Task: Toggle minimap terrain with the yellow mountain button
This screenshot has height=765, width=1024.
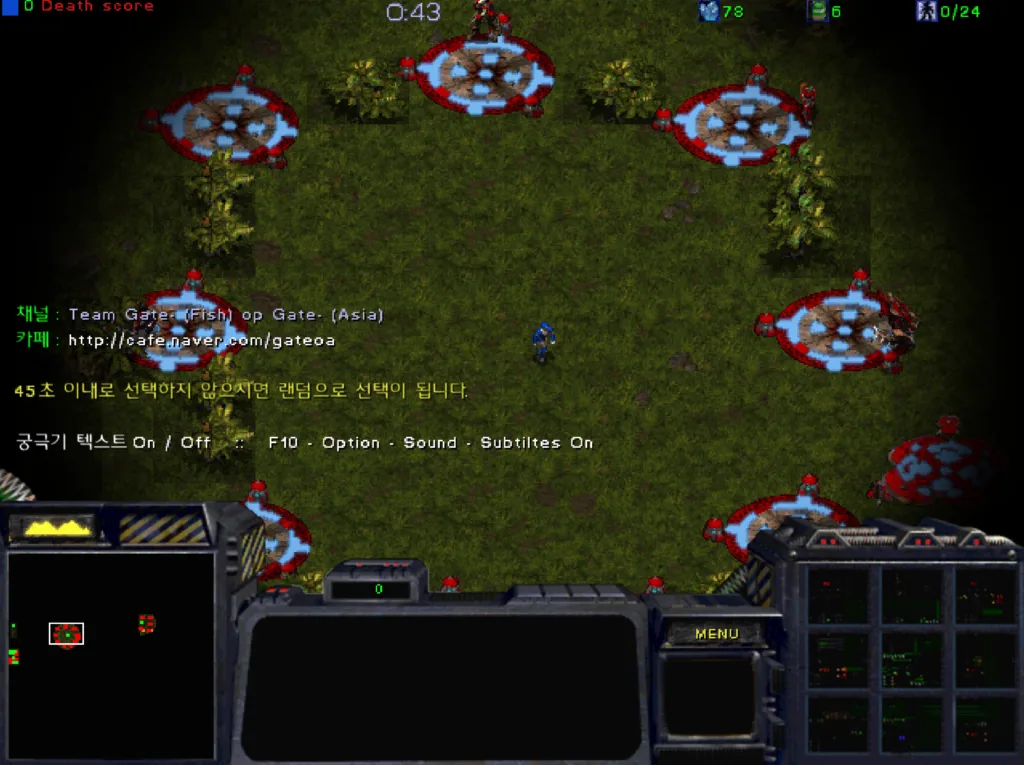Action: [58, 527]
